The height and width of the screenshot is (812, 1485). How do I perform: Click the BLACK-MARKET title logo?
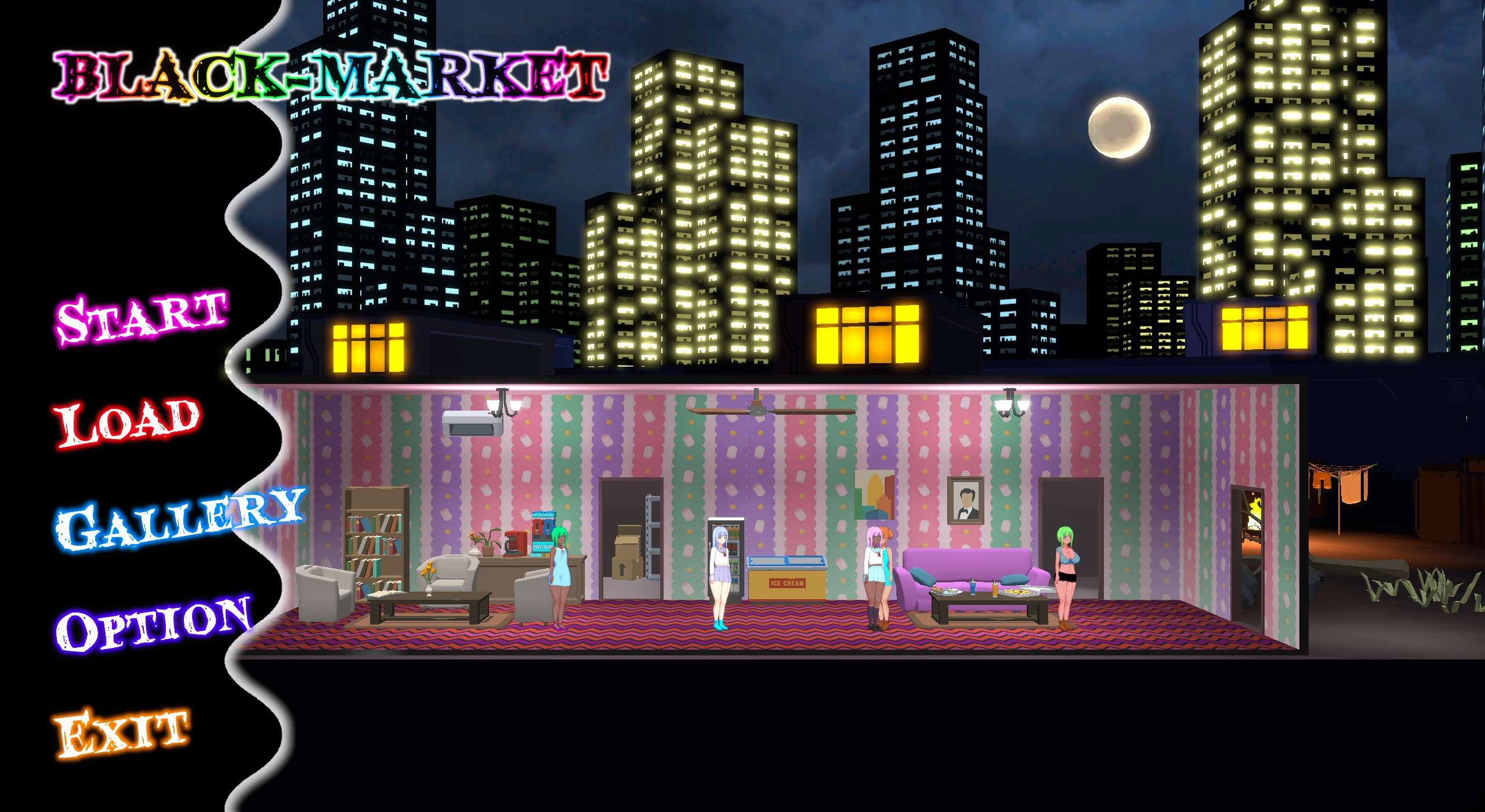pos(331,72)
